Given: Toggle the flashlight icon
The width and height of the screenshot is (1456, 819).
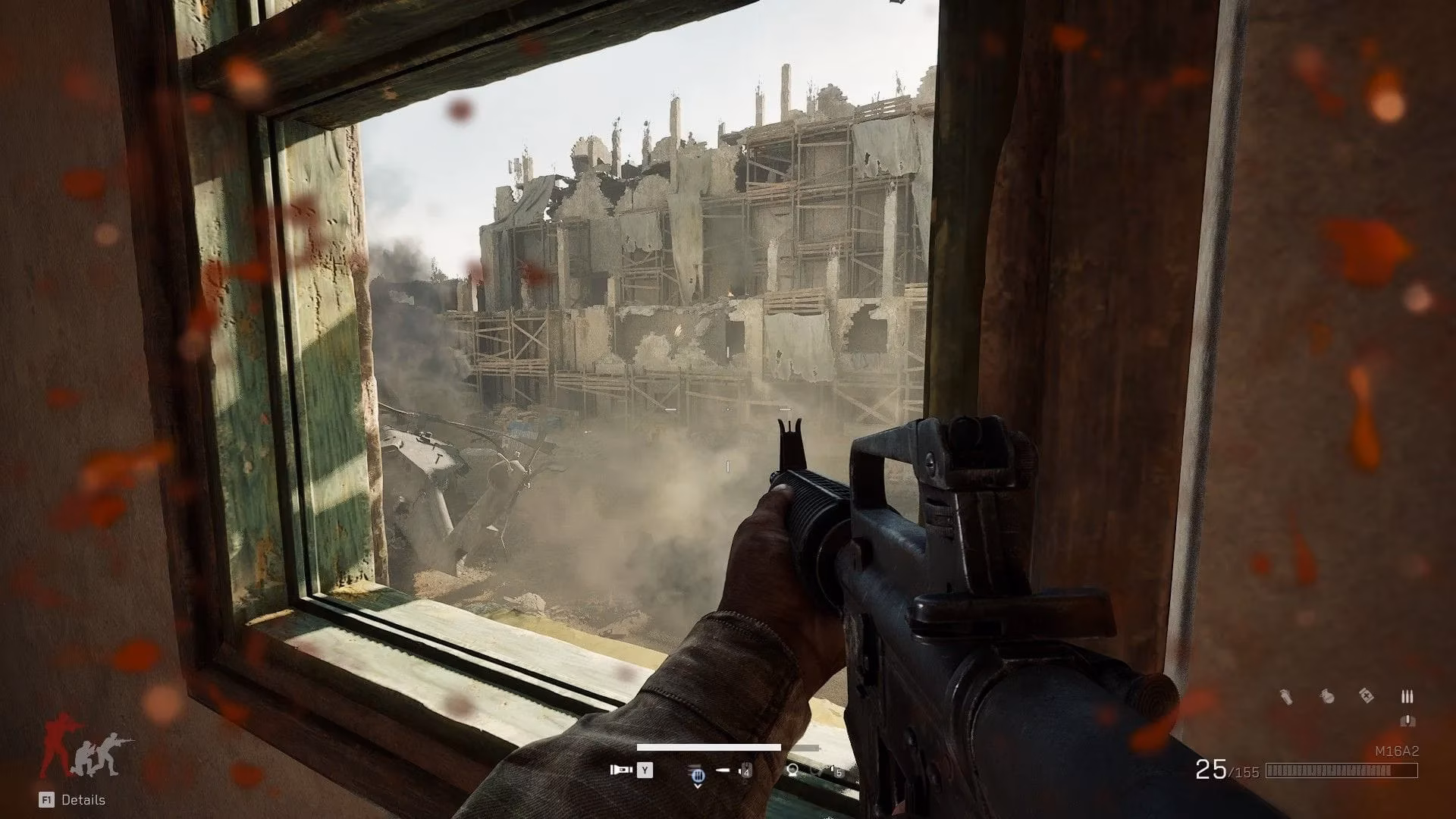Looking at the screenshot, I should [620, 770].
